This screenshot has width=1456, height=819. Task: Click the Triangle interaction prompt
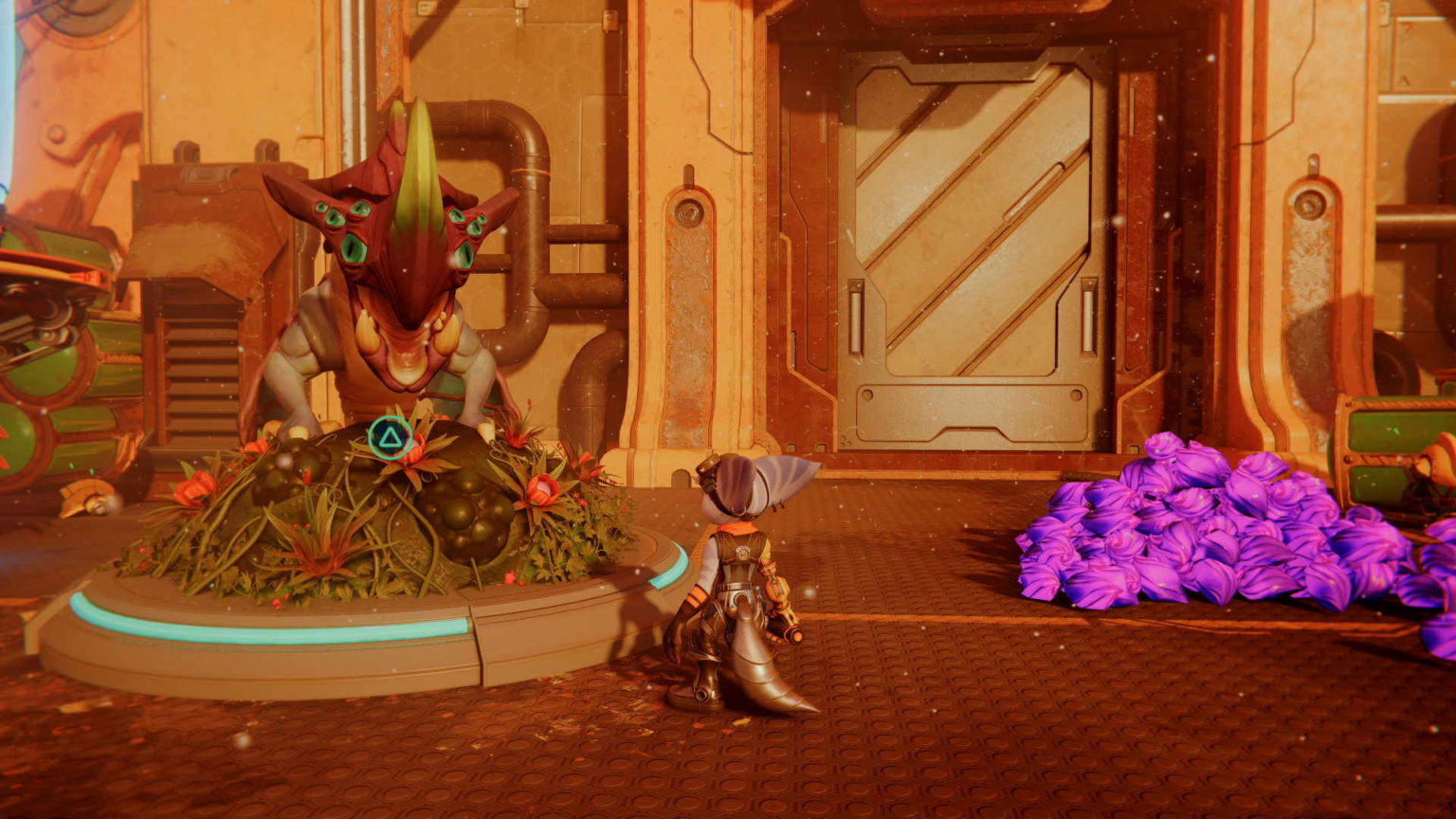pos(389,437)
